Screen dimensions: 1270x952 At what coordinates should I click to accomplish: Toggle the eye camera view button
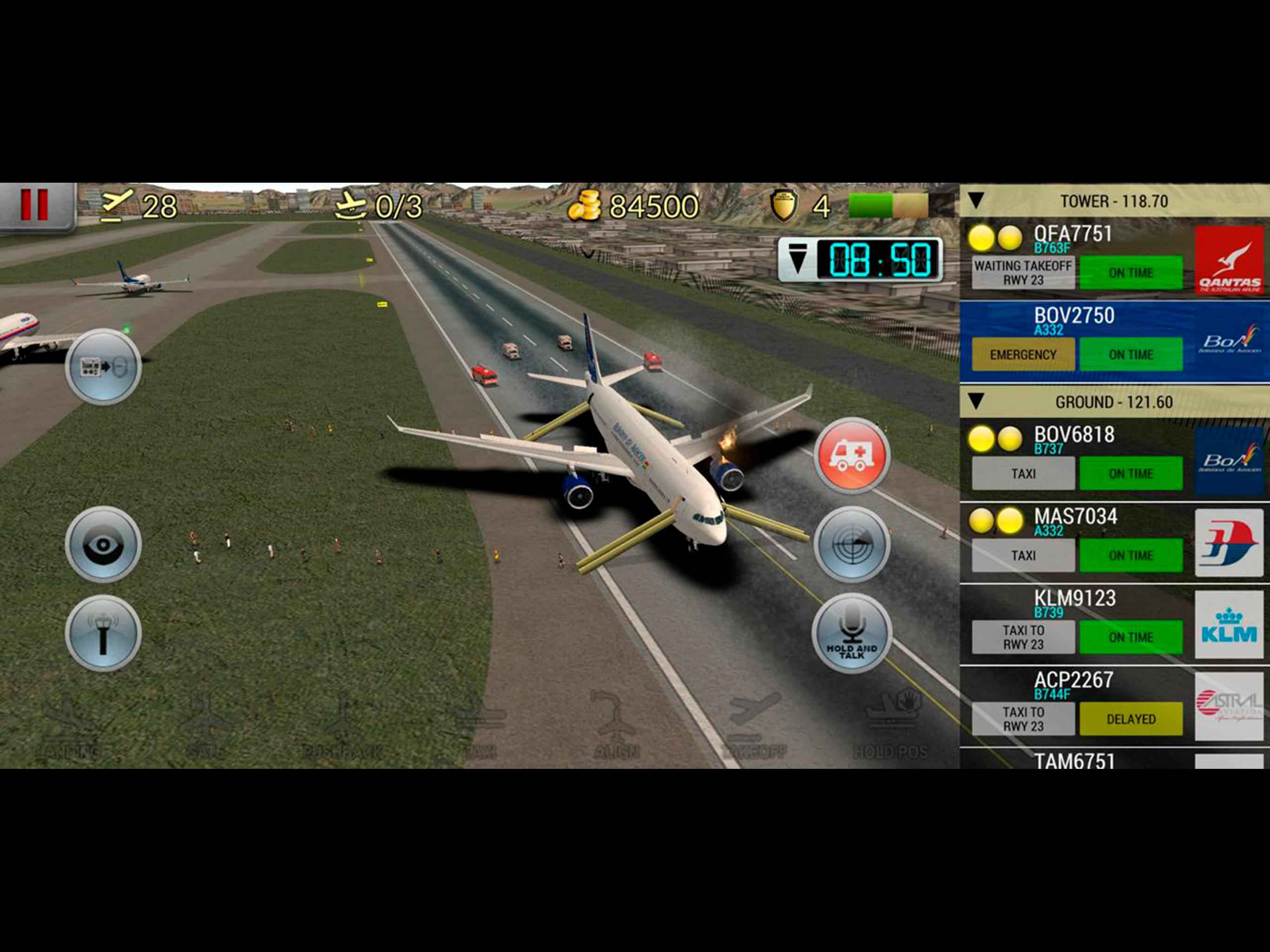point(103,543)
